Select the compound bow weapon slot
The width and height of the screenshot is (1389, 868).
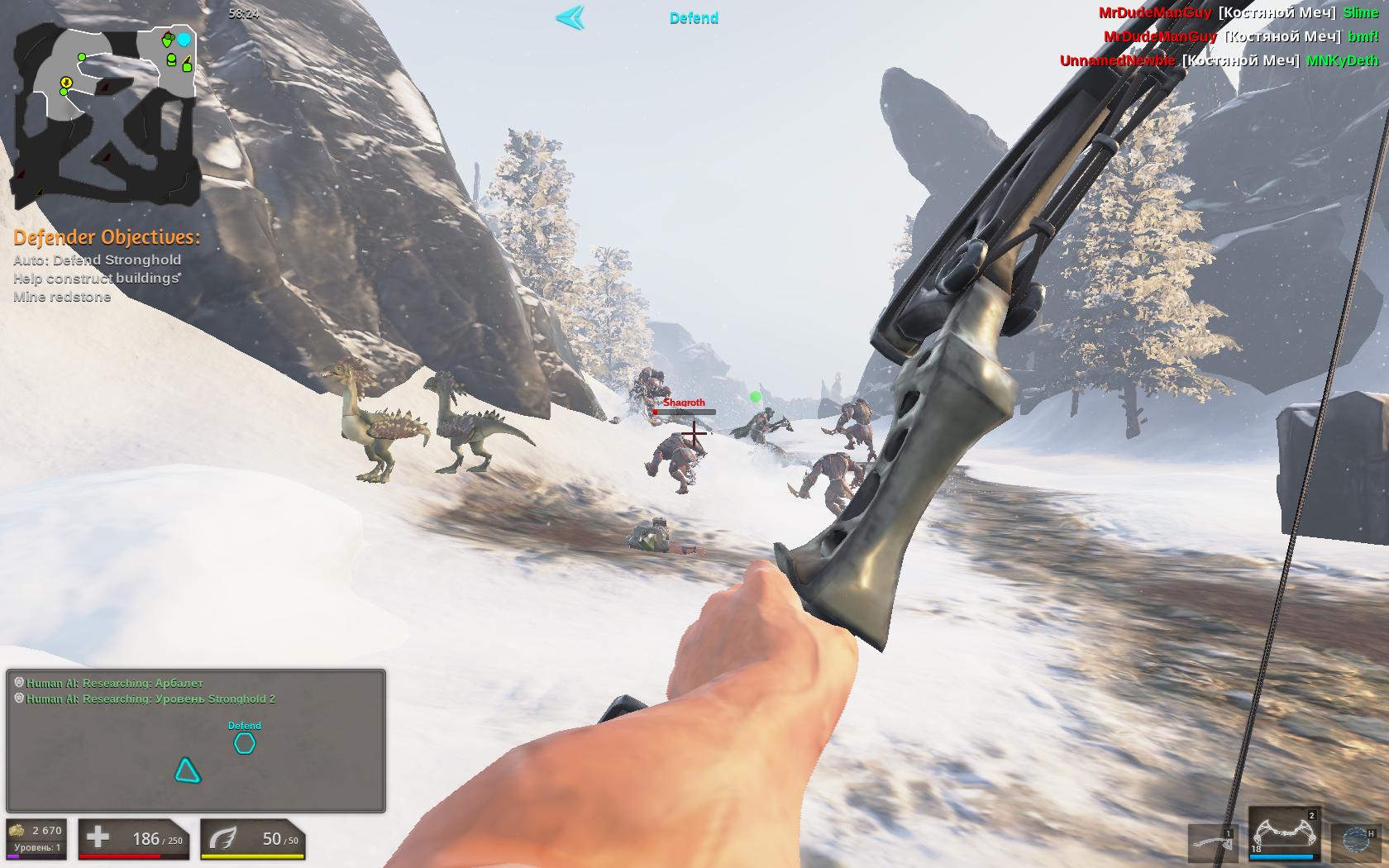pyautogui.click(x=1284, y=835)
